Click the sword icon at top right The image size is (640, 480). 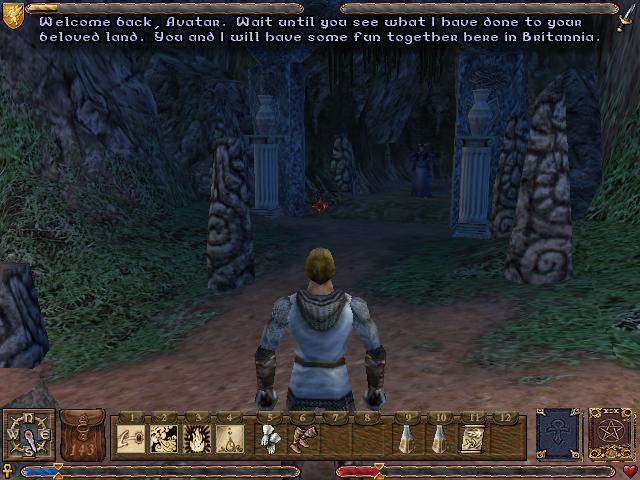pyautogui.click(x=626, y=17)
